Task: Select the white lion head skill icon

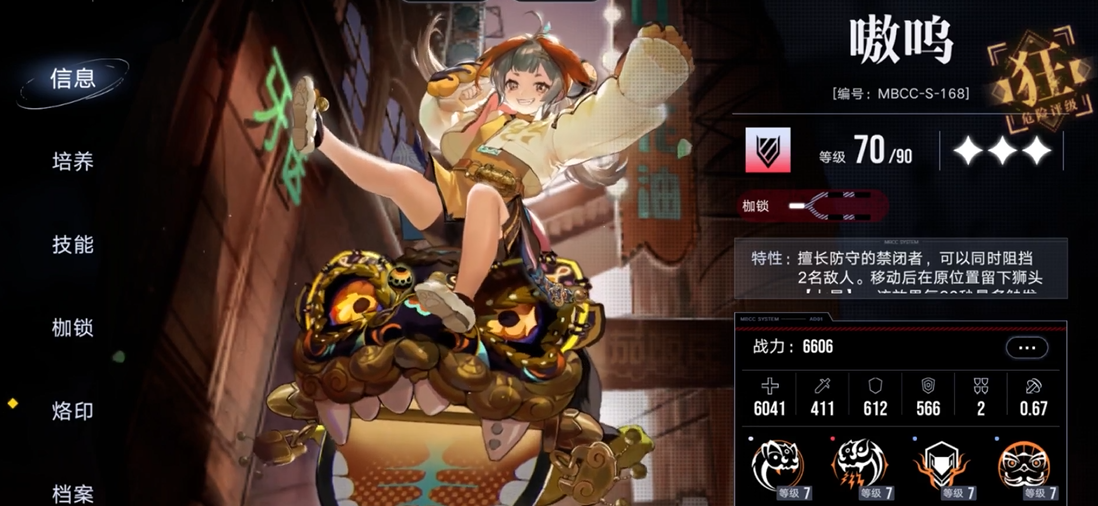Action: 777,465
